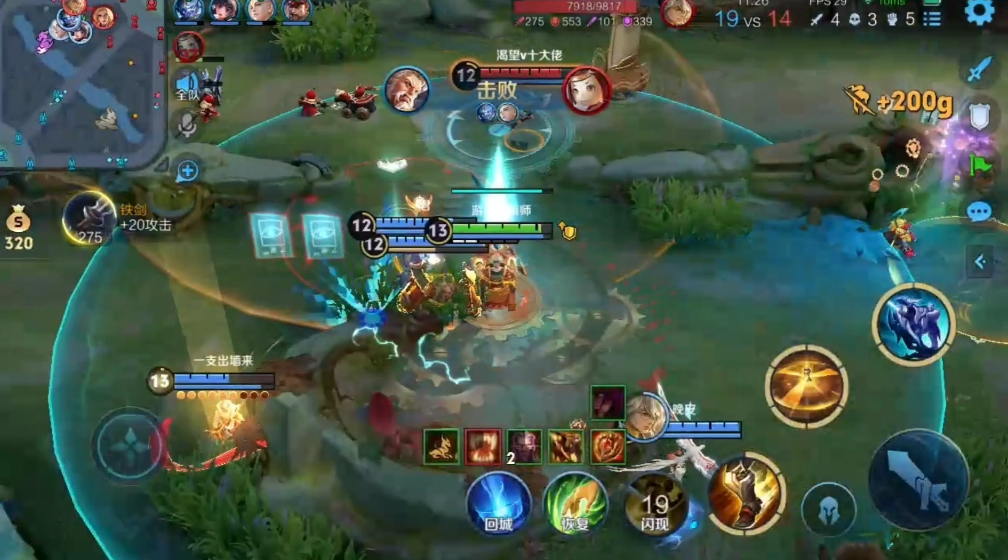This screenshot has width=1008, height=560.
Task: Tap the helmet target-hero button
Action: (828, 508)
